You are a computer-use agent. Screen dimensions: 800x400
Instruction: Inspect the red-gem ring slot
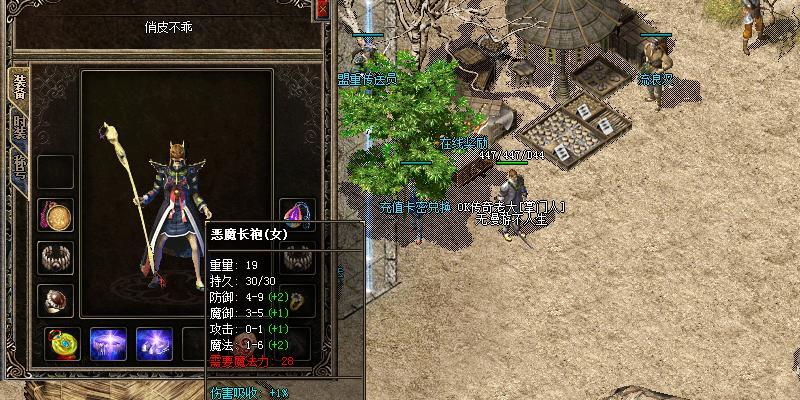[x=55, y=299]
